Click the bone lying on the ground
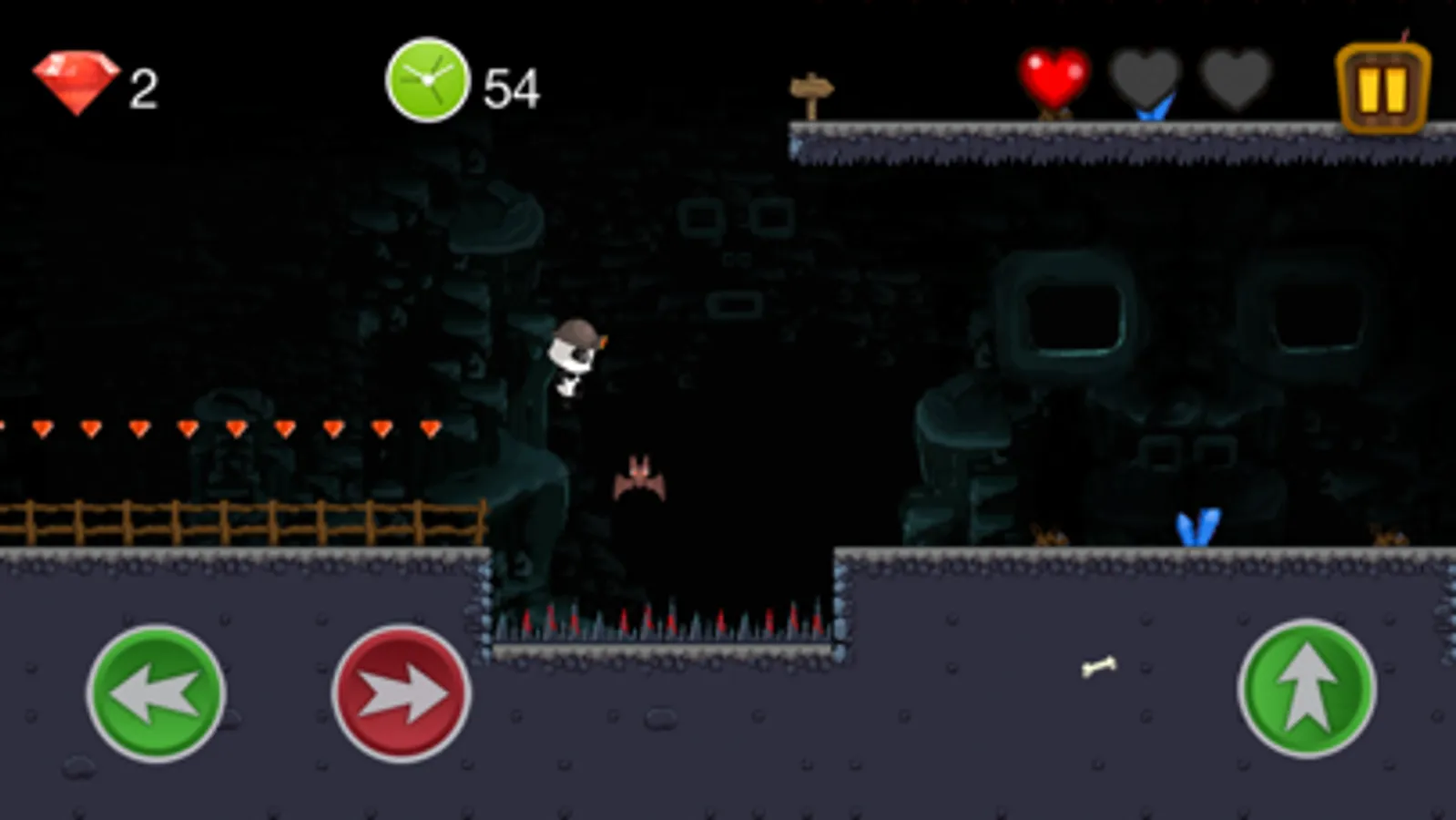The height and width of the screenshot is (820, 1456). click(1100, 668)
